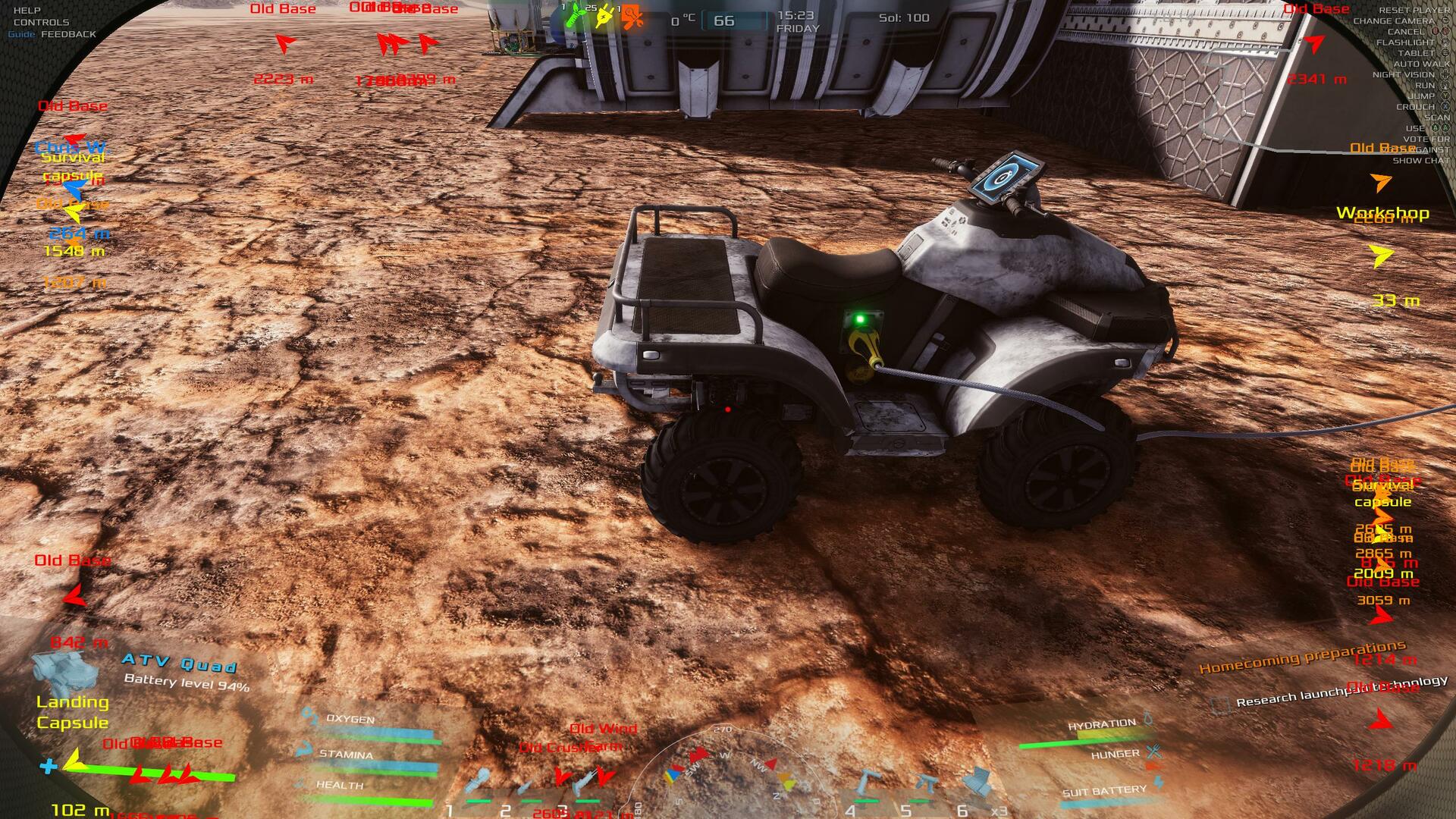The width and height of the screenshot is (1456, 819).
Task: Click the yellow power plug icon
Action: pos(604,17)
